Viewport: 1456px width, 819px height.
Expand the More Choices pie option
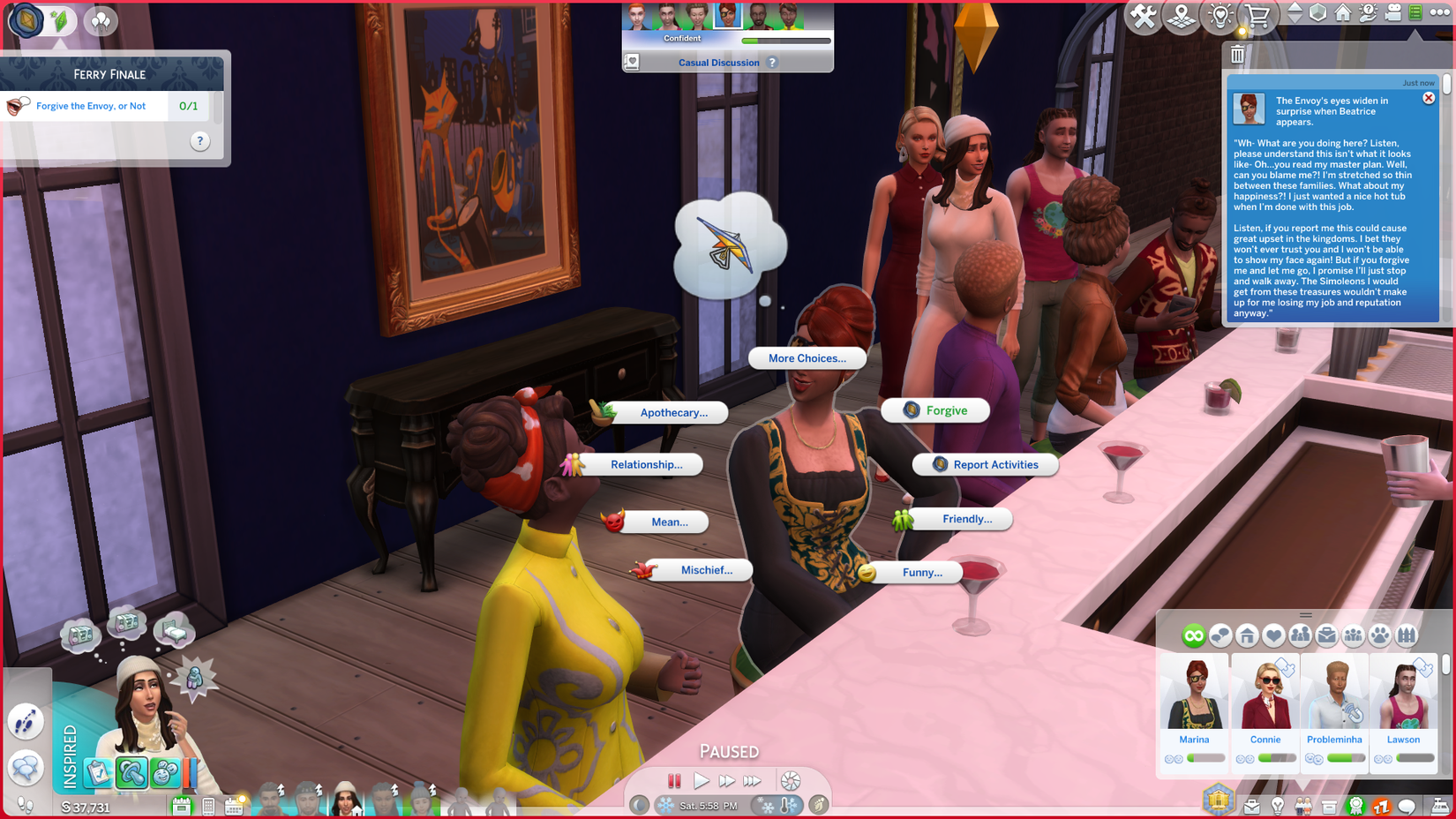[806, 358]
